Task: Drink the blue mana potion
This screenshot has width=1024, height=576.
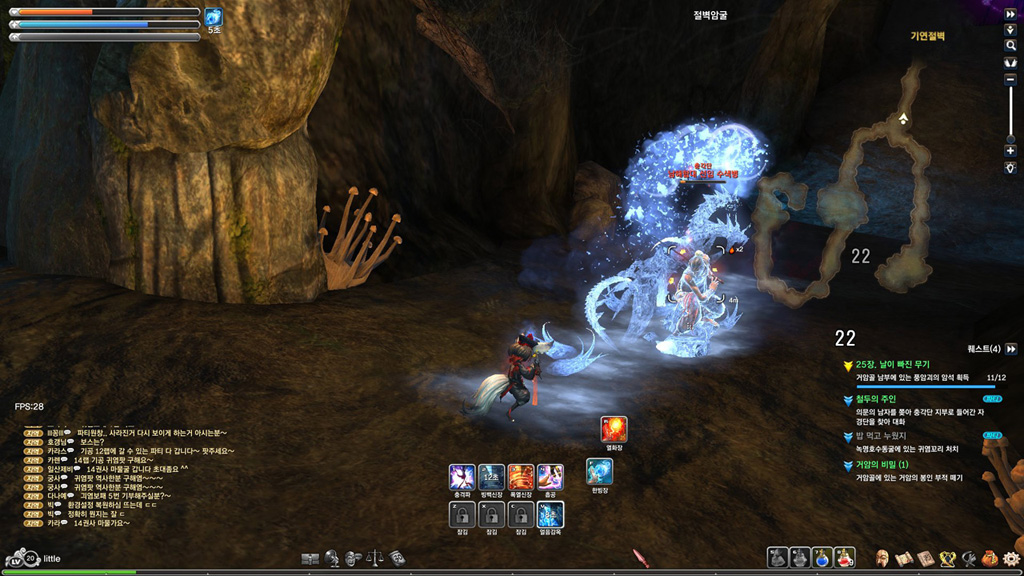Action: point(822,558)
